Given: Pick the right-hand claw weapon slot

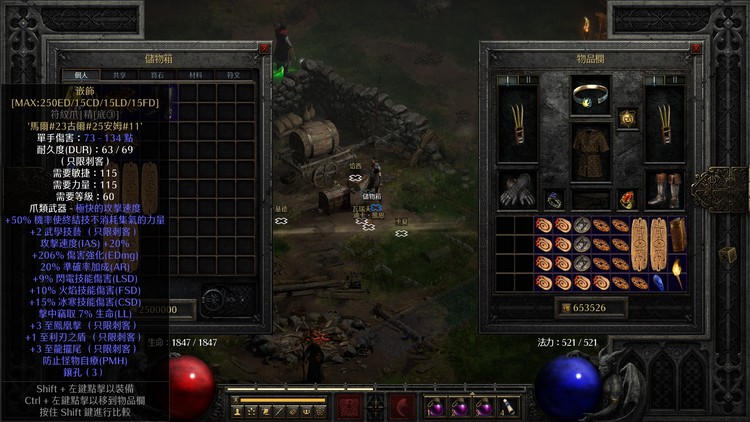Looking at the screenshot, I should click(x=665, y=124).
